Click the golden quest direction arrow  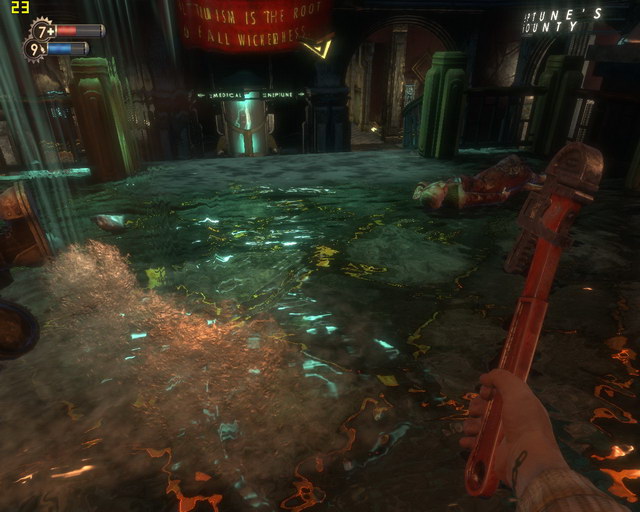coord(320,47)
